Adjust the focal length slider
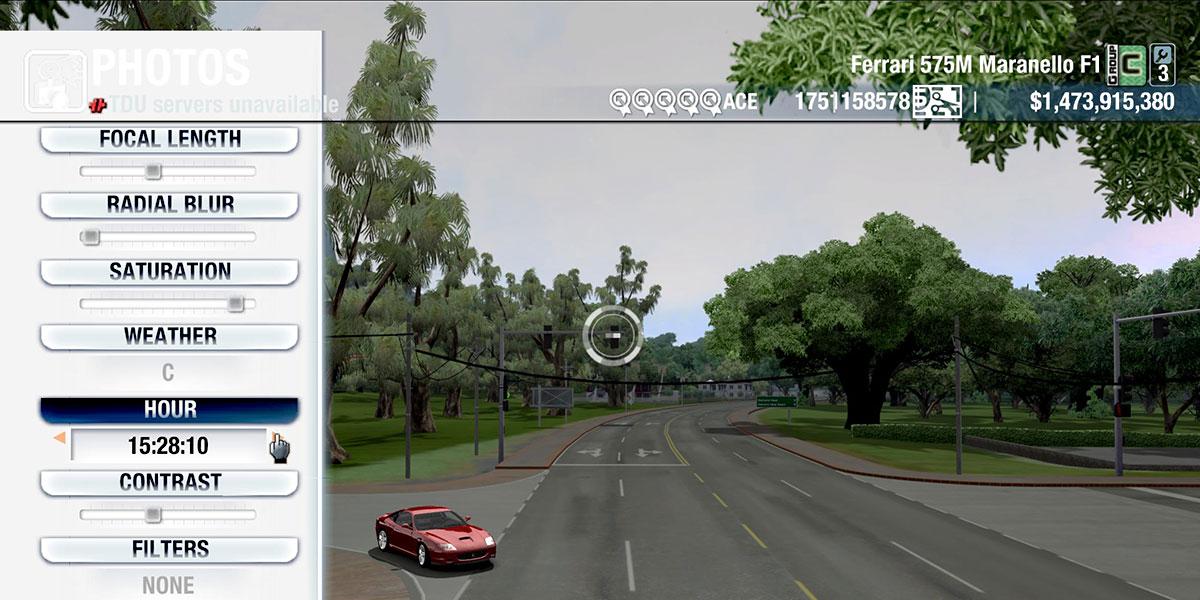 click(x=153, y=171)
